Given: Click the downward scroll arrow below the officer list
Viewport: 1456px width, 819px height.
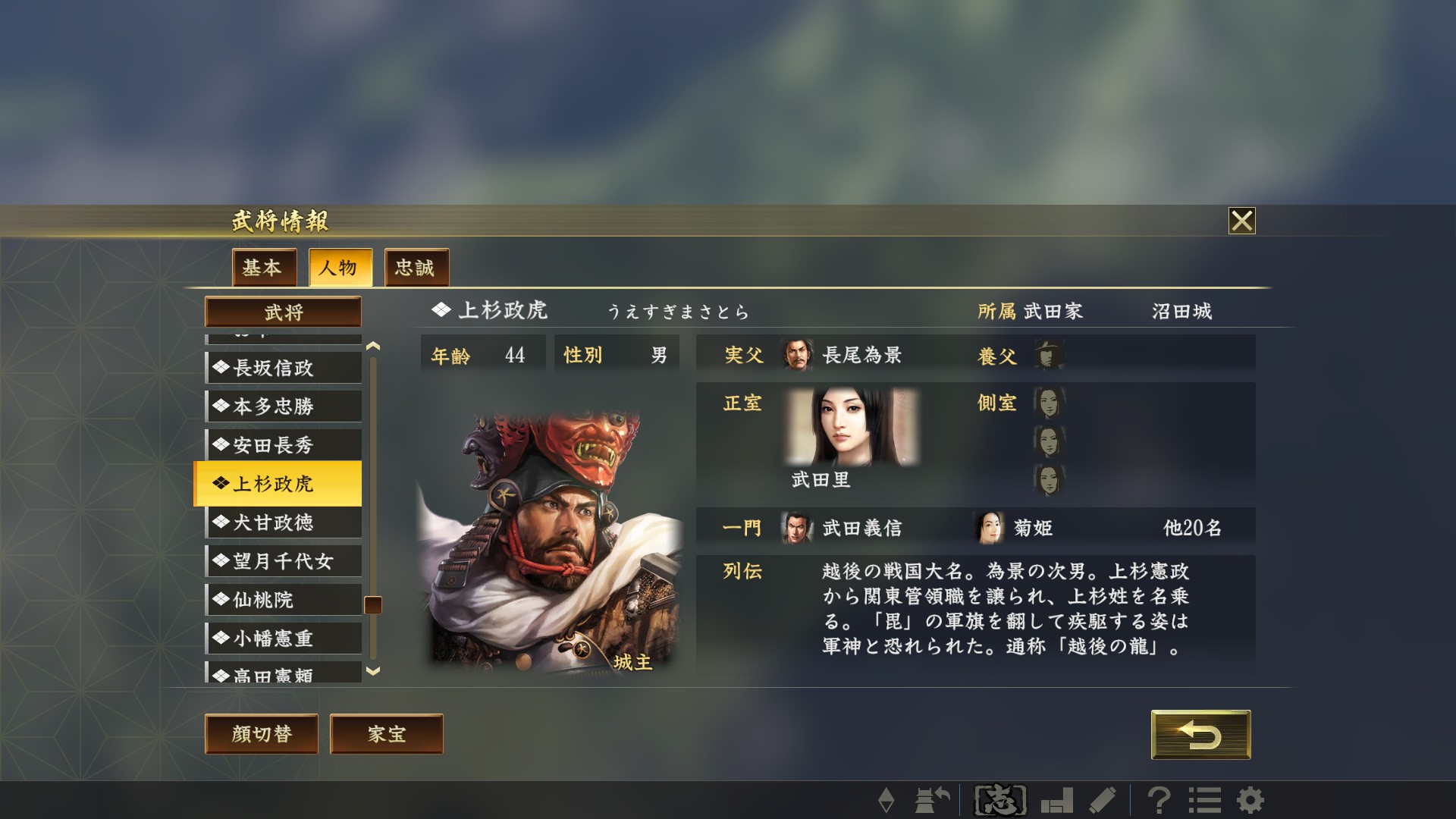Looking at the screenshot, I should point(371,670).
